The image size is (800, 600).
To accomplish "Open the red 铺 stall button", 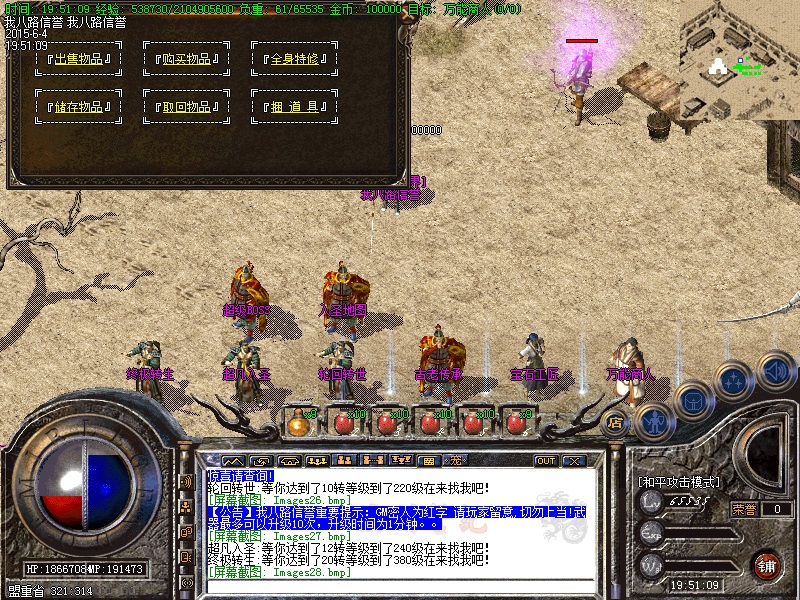I will click(x=766, y=565).
